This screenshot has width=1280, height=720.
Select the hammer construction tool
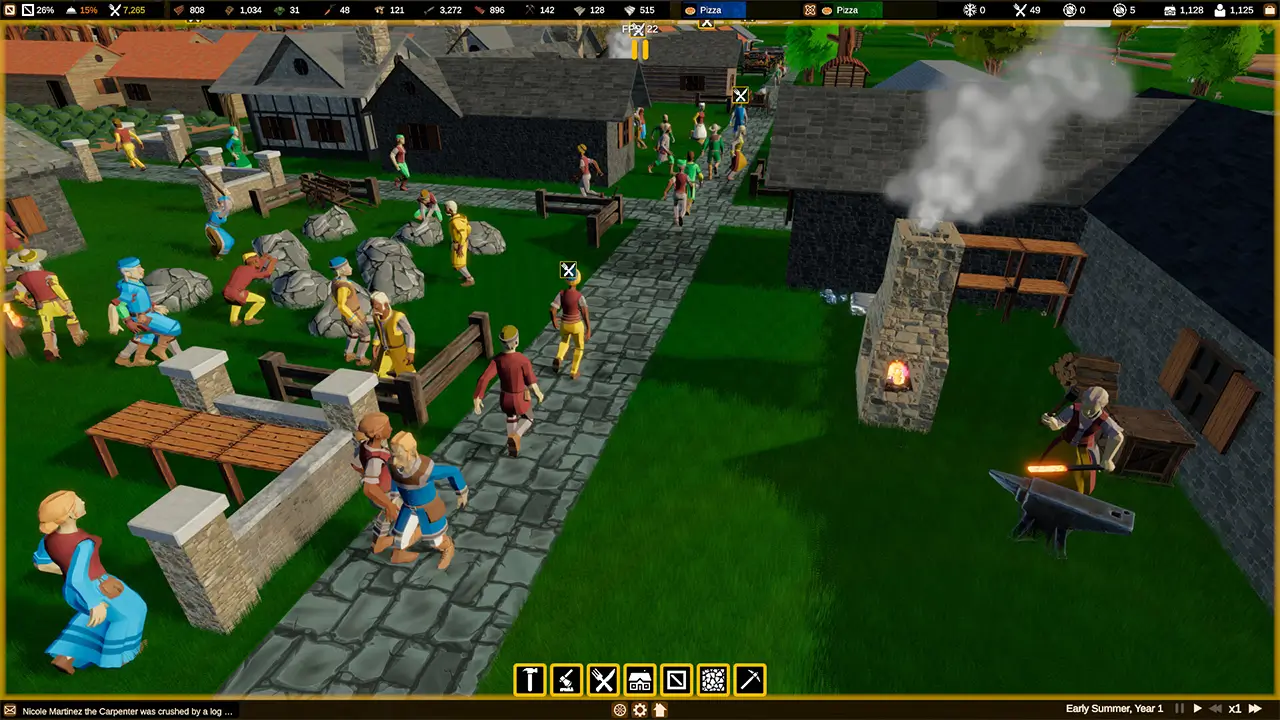(x=529, y=680)
